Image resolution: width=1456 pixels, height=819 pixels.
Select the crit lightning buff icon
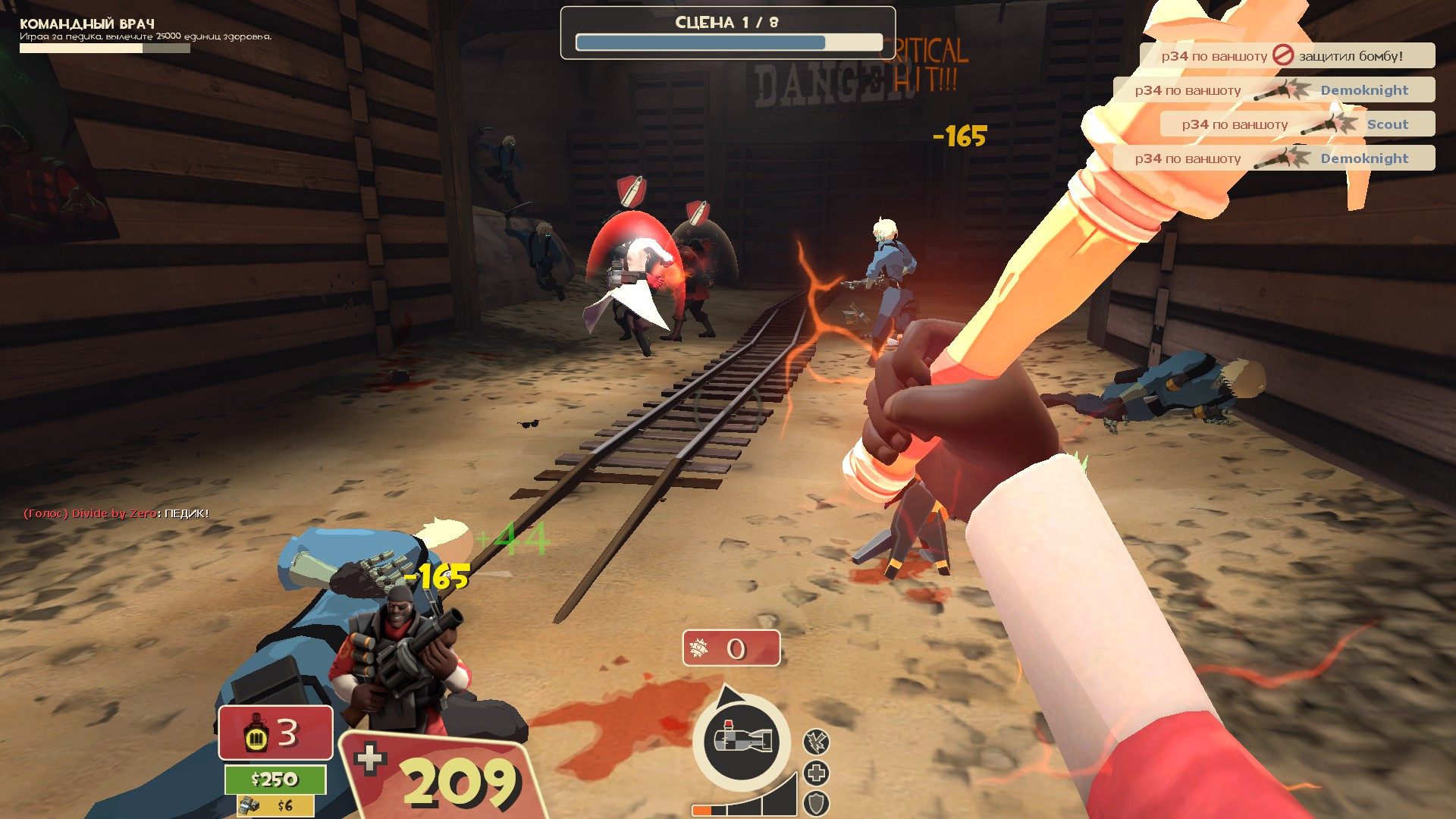[x=816, y=742]
